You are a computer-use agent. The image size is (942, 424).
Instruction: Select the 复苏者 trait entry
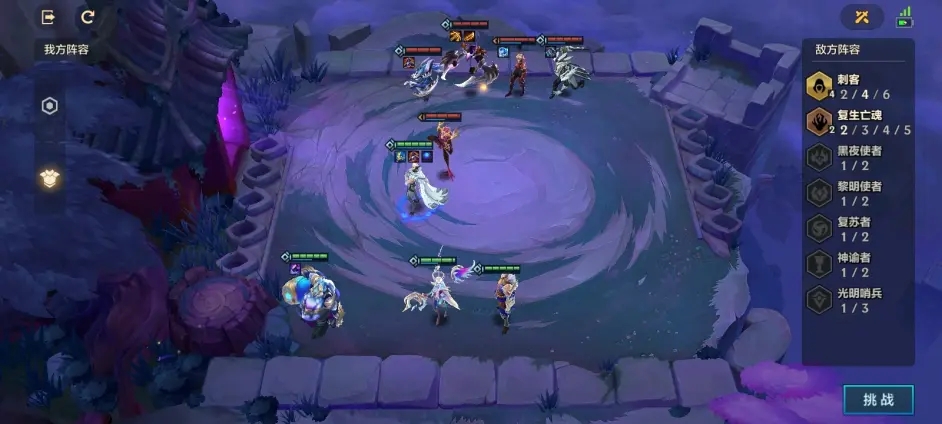pos(858,229)
